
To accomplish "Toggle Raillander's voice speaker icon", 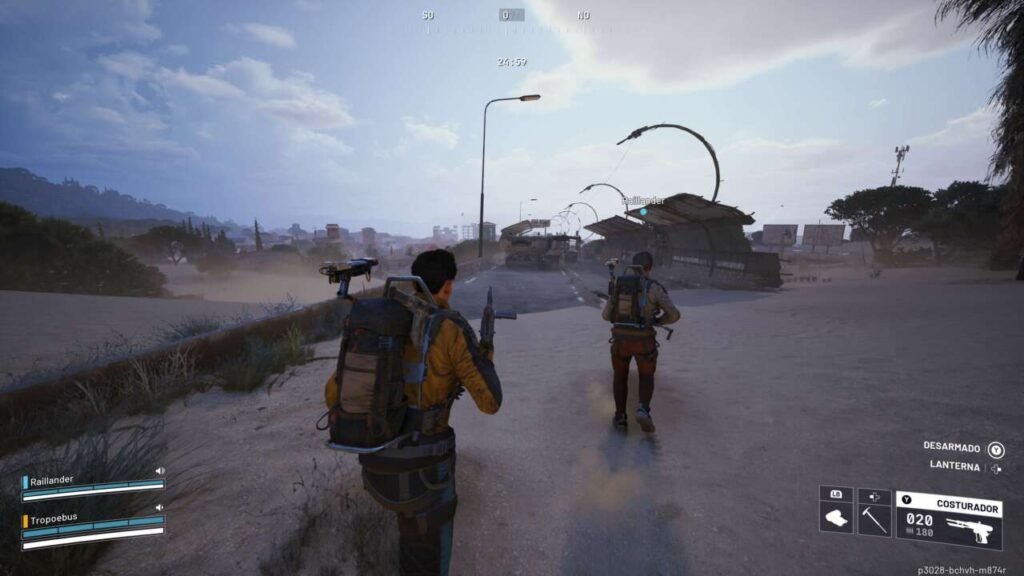I will click(159, 471).
